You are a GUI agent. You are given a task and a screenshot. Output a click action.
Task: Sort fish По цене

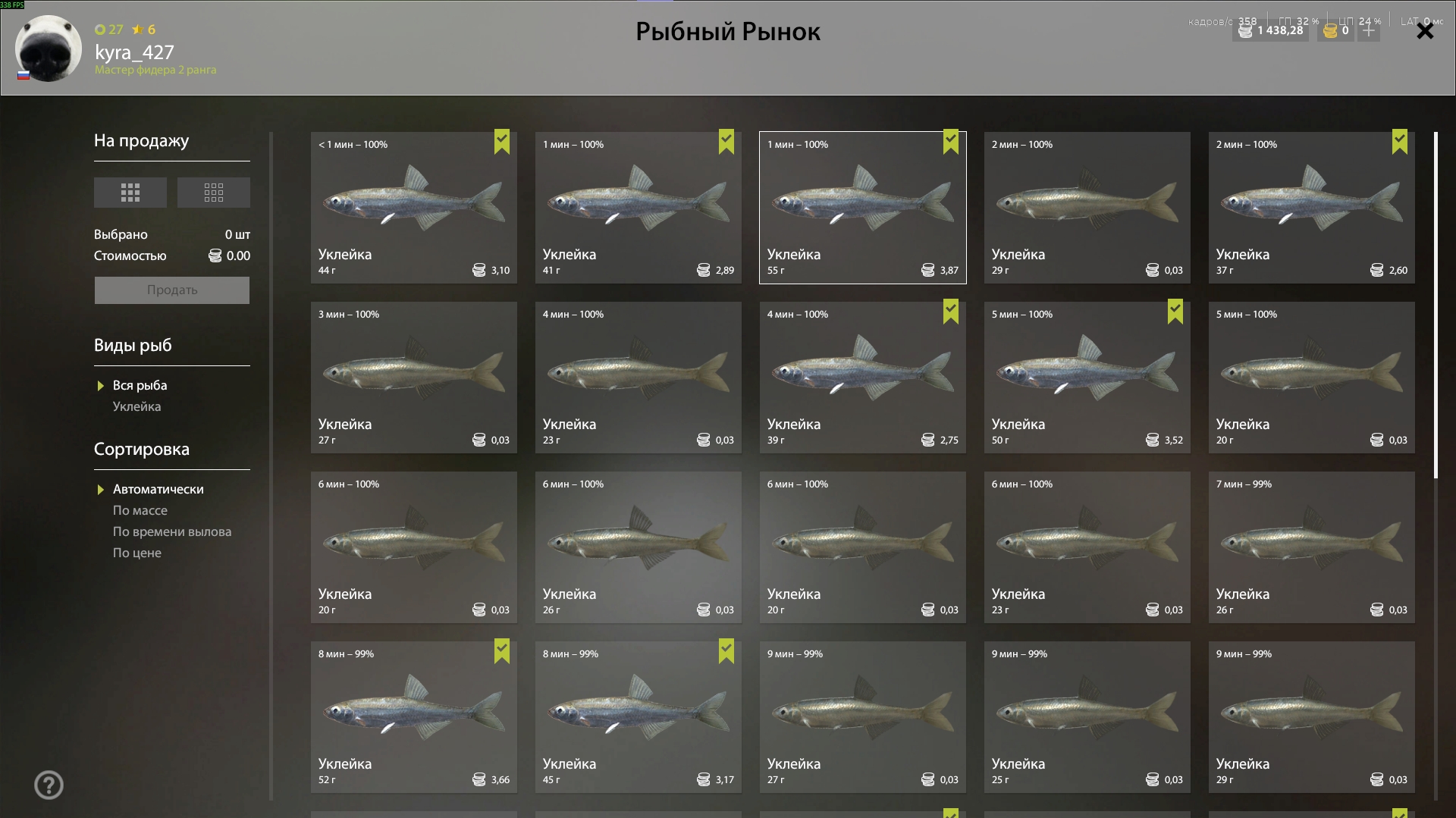point(137,553)
